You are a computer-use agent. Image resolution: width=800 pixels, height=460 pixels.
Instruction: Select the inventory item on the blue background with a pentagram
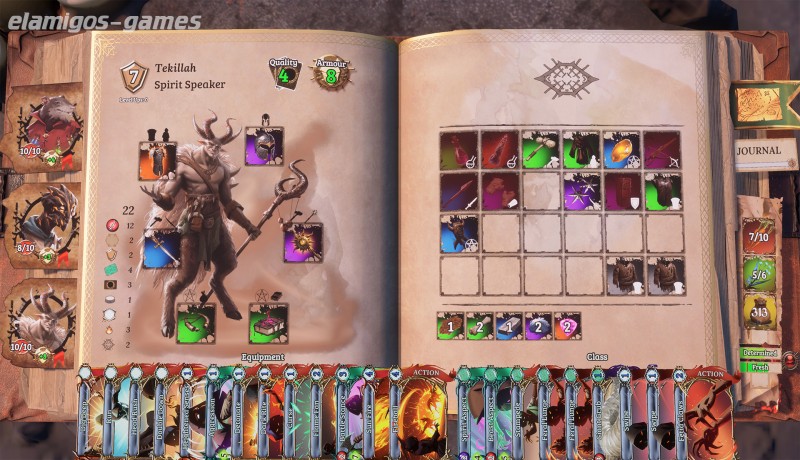point(459,234)
